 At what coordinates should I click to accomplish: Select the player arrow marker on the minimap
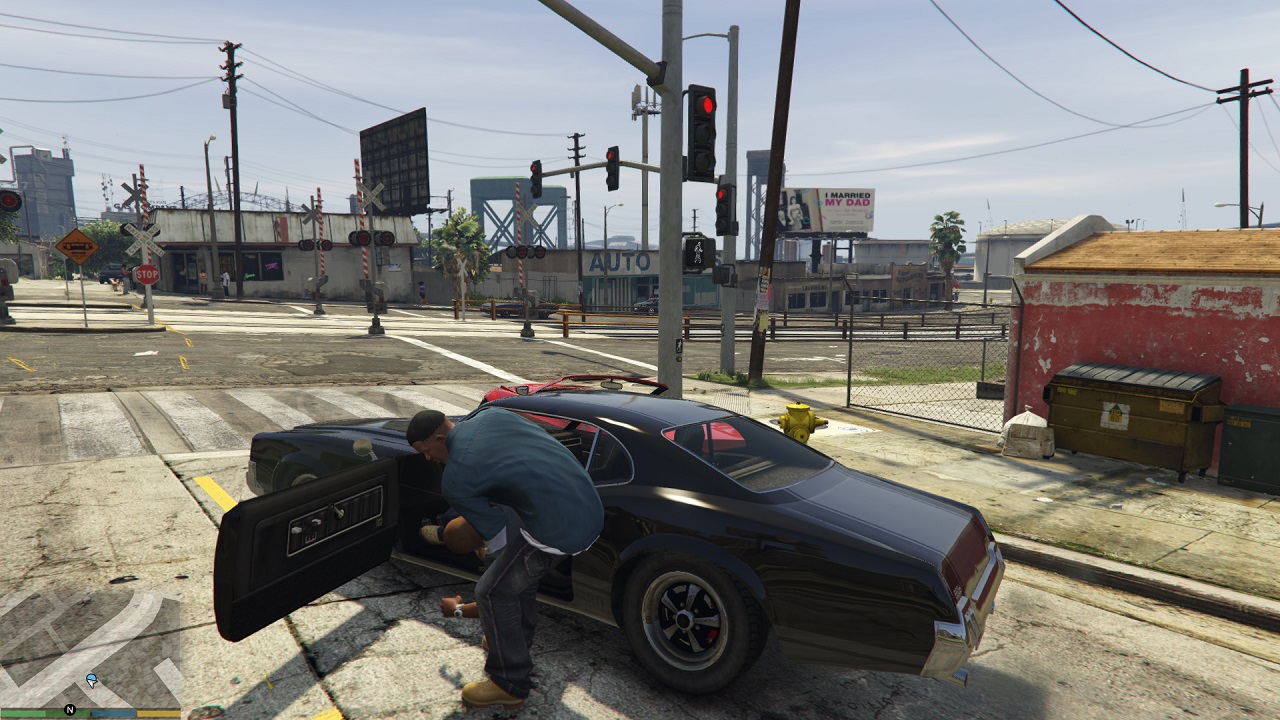(x=92, y=680)
